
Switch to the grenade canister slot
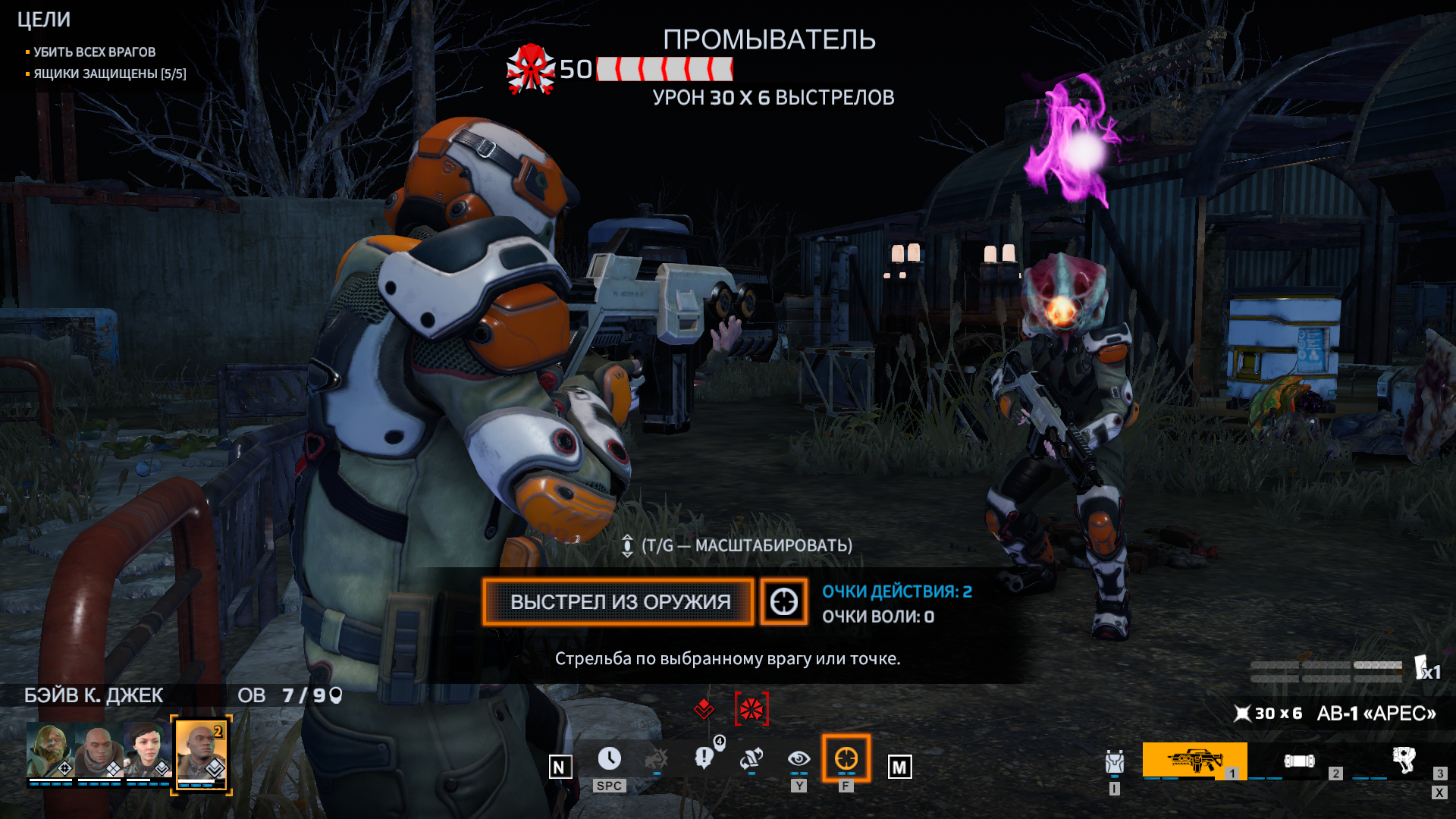pyautogui.click(x=1298, y=761)
